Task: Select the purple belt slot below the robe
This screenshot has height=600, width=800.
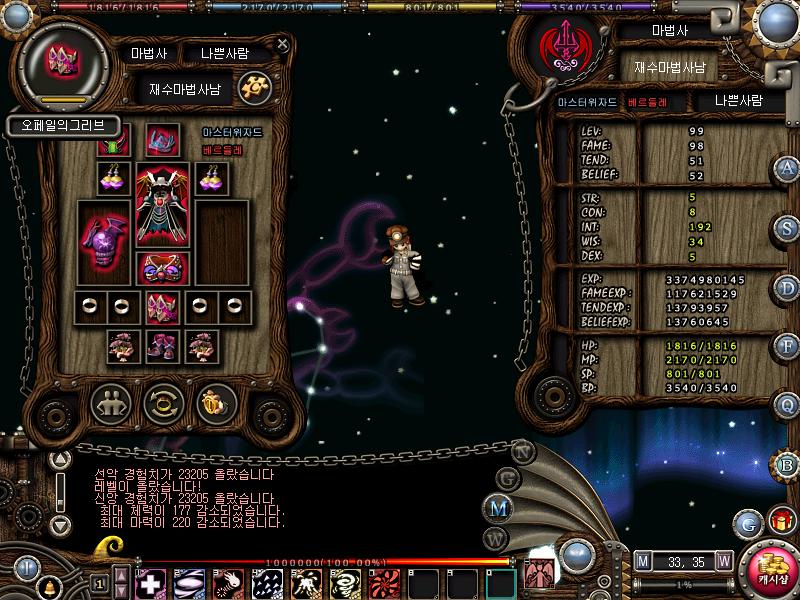Action: pyautogui.click(x=161, y=268)
